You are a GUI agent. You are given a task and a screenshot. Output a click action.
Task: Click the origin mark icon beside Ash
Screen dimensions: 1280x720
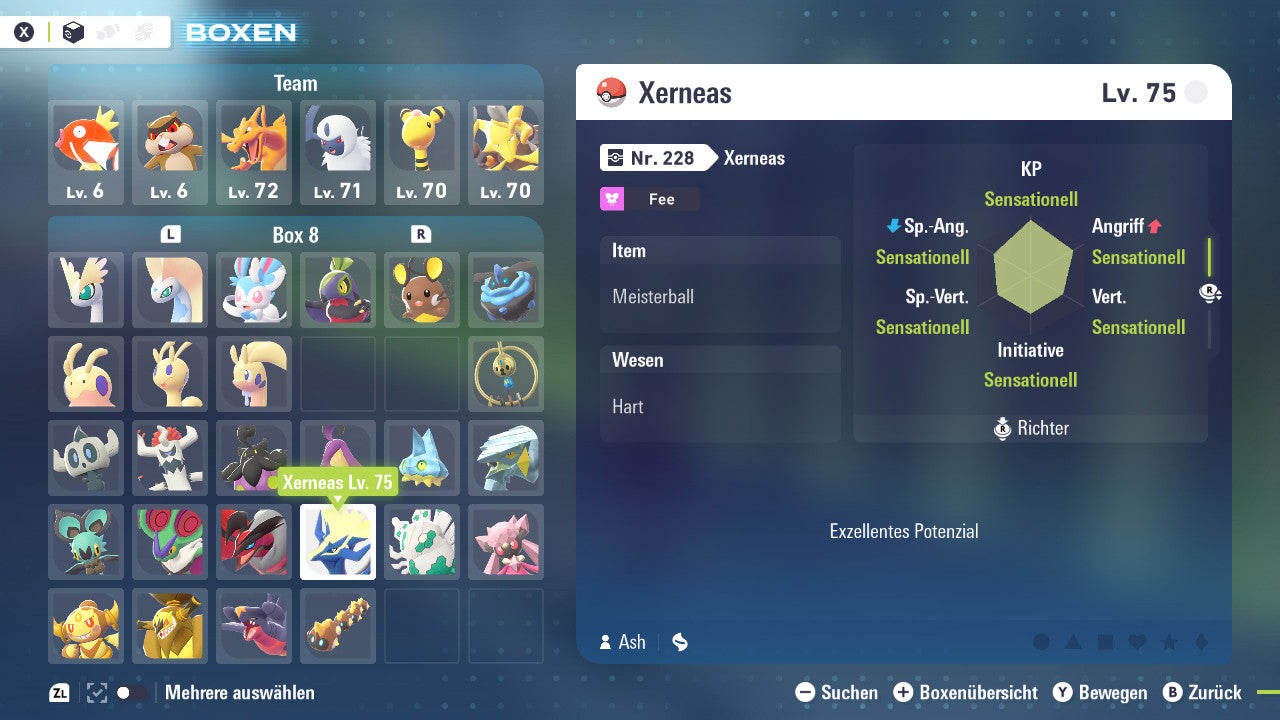(x=679, y=642)
